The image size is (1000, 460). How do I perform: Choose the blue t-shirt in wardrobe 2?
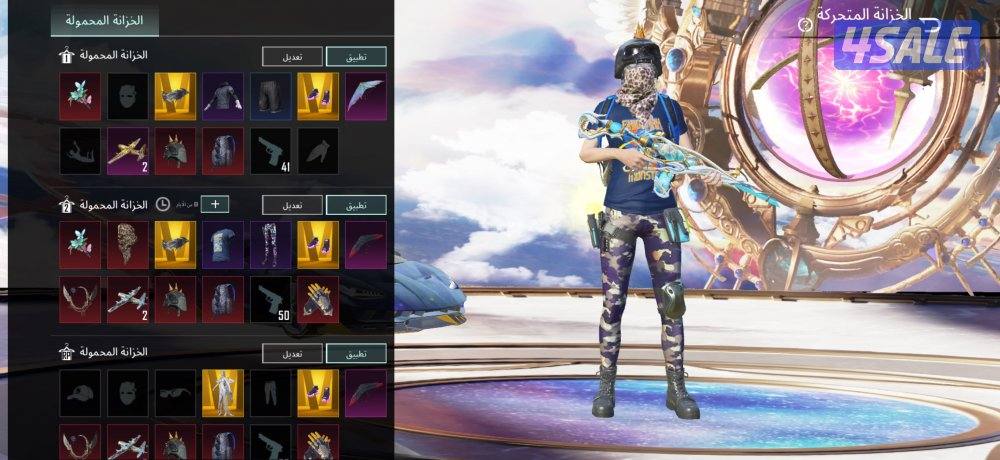point(223,243)
